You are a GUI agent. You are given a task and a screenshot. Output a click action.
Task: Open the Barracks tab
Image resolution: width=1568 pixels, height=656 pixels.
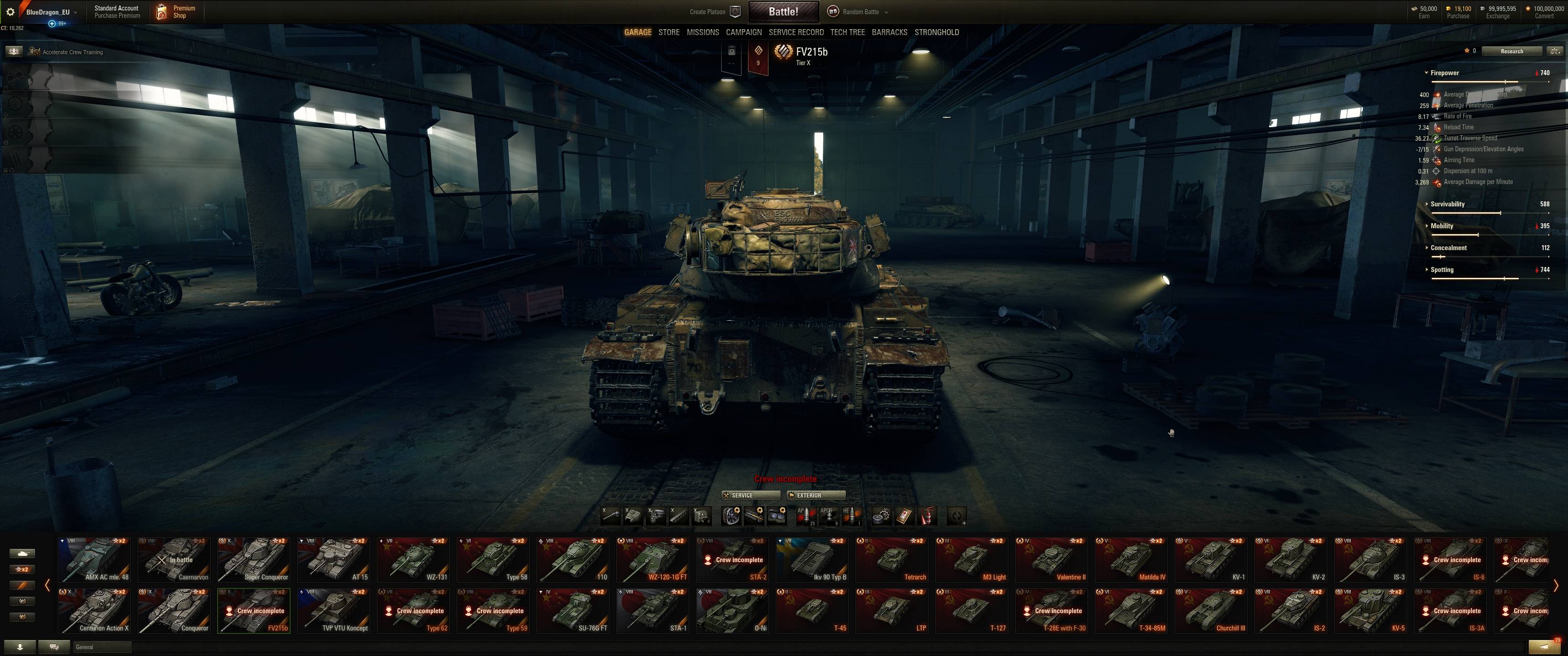(889, 32)
